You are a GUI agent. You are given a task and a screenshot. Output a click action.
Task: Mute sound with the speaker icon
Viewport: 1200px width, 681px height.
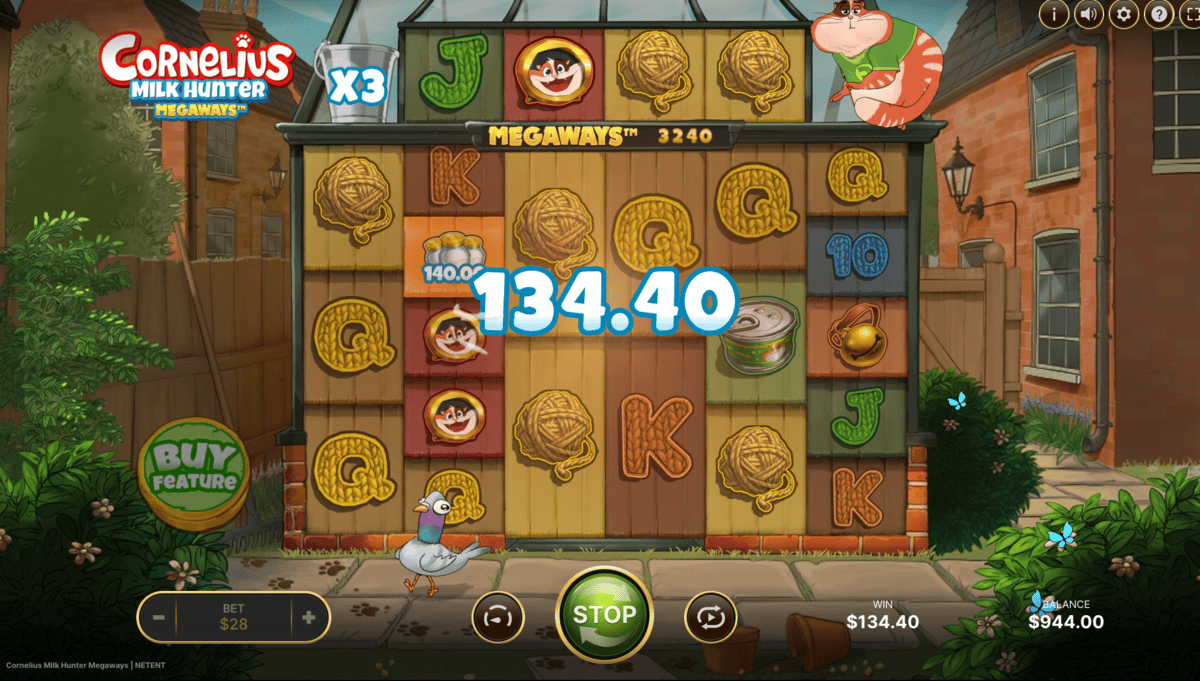(x=1089, y=14)
